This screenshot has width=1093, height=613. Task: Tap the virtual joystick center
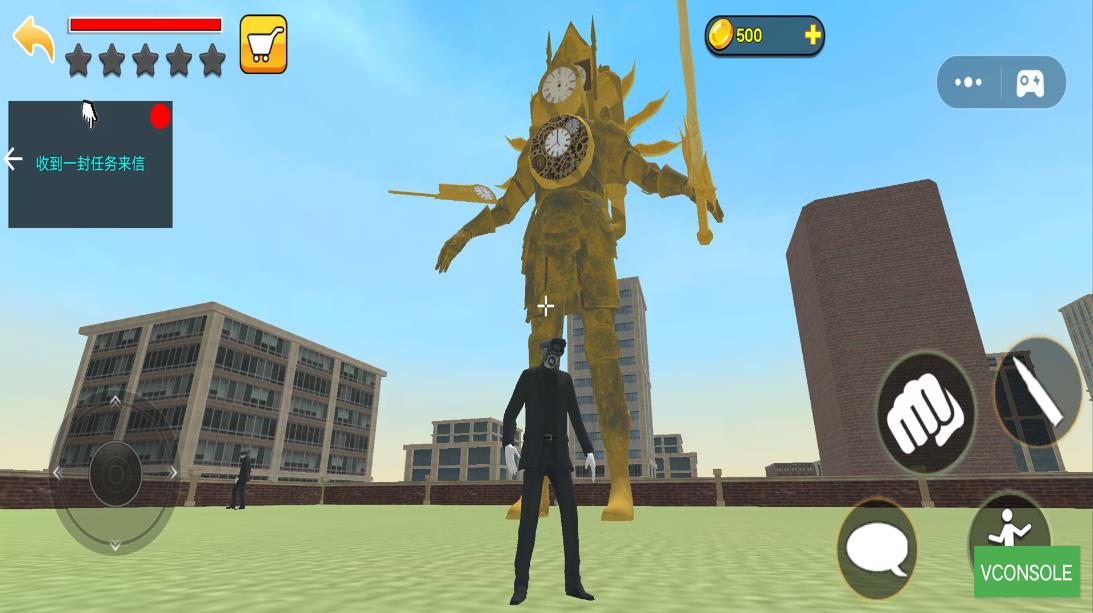click(x=115, y=473)
